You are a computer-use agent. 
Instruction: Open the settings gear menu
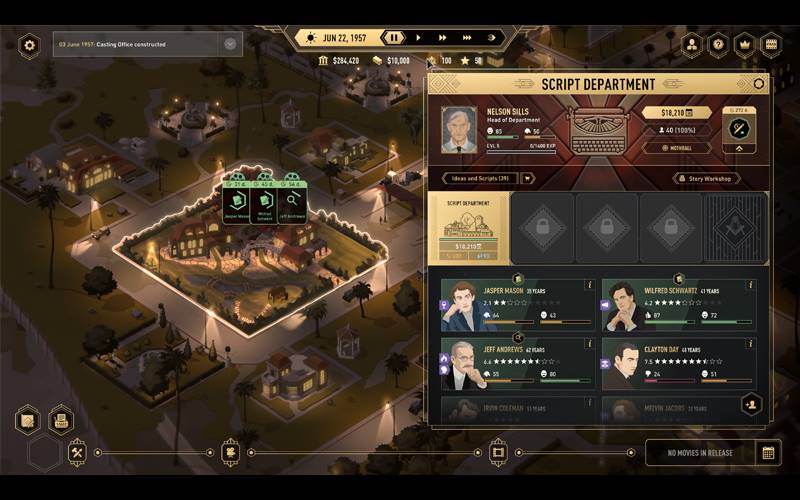coord(29,45)
